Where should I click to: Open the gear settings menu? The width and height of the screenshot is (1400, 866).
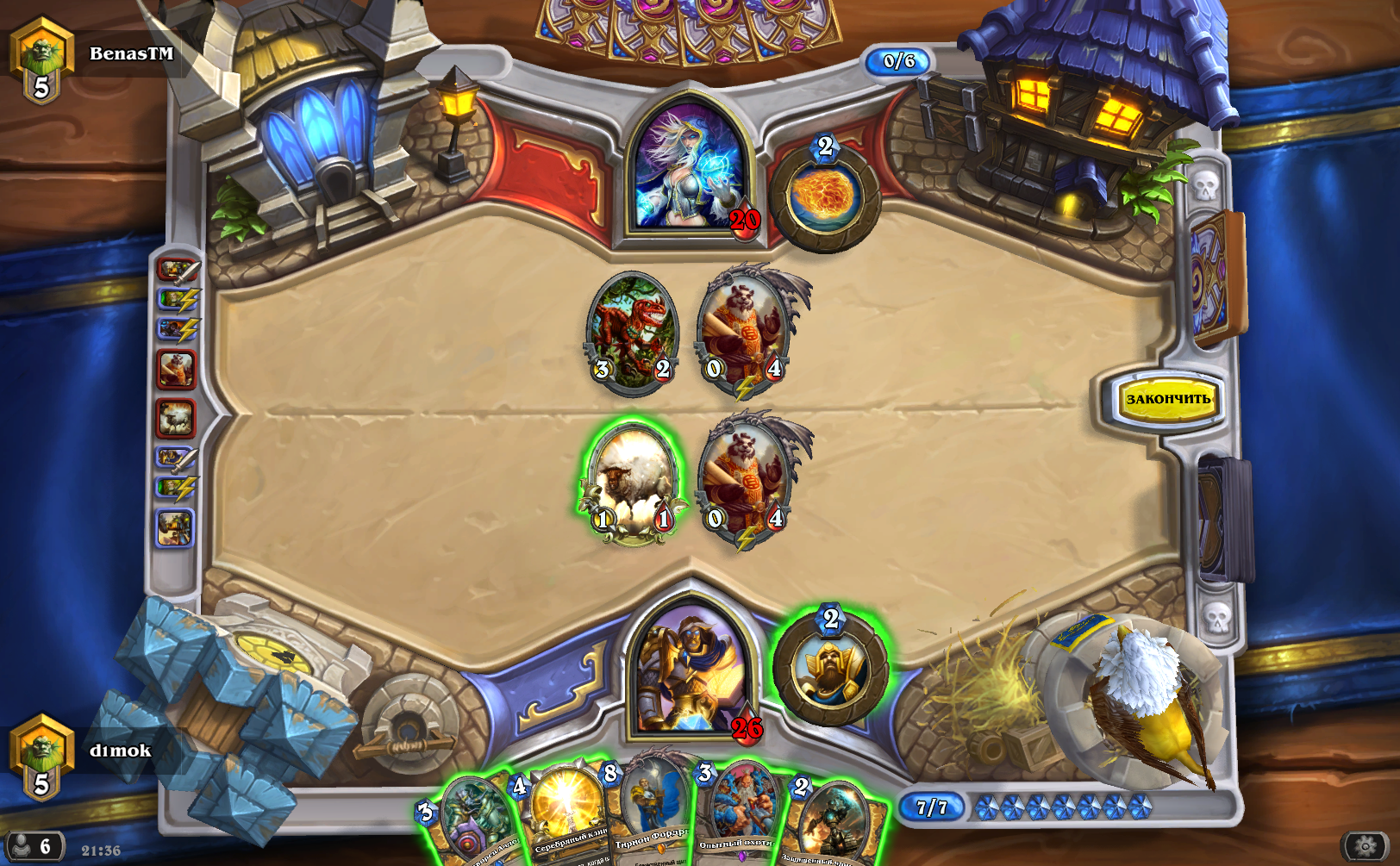(x=1366, y=847)
